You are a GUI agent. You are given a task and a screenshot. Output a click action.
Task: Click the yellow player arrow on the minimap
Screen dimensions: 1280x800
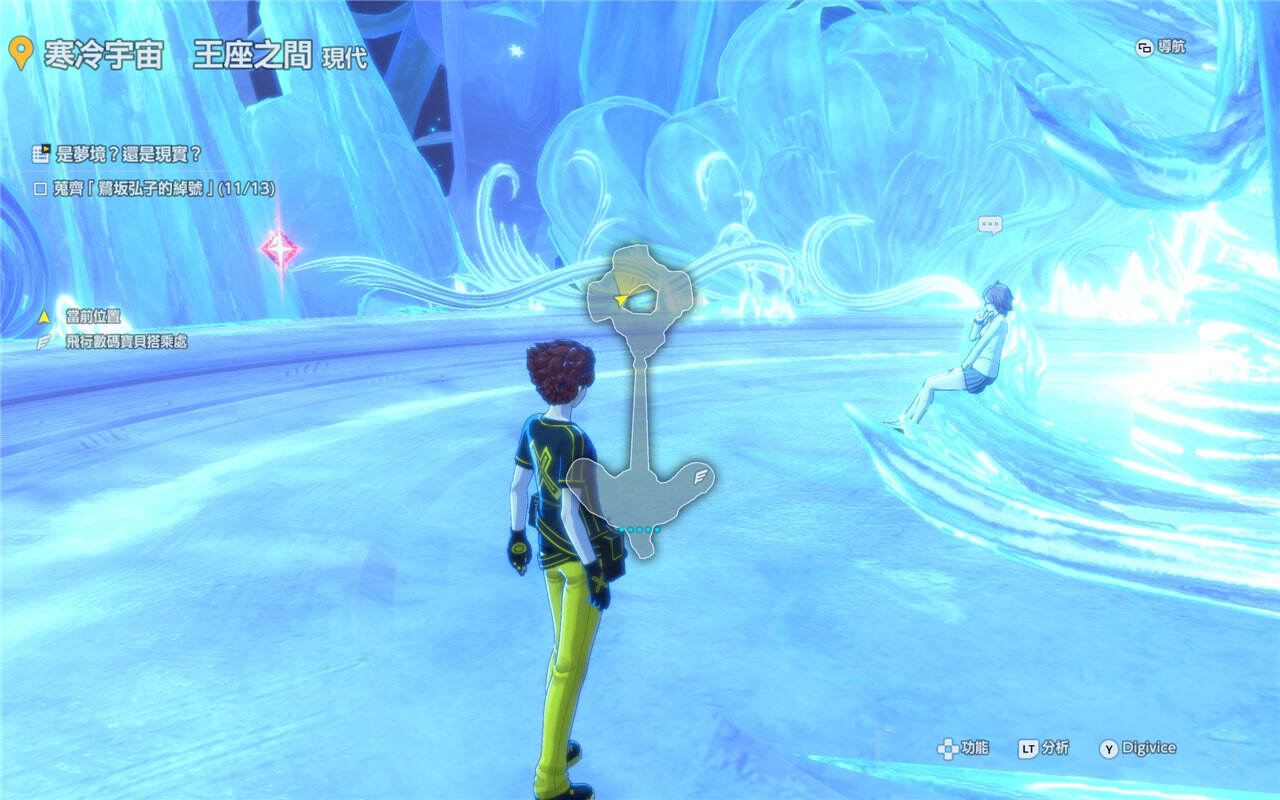pos(622,298)
